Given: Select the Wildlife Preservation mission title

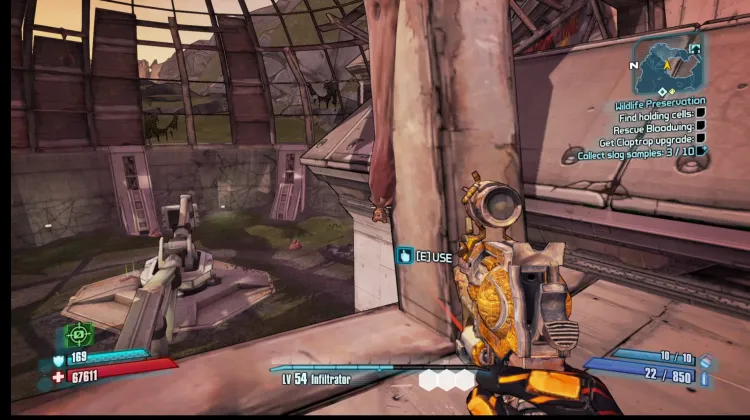Looking at the screenshot, I should (660, 102).
